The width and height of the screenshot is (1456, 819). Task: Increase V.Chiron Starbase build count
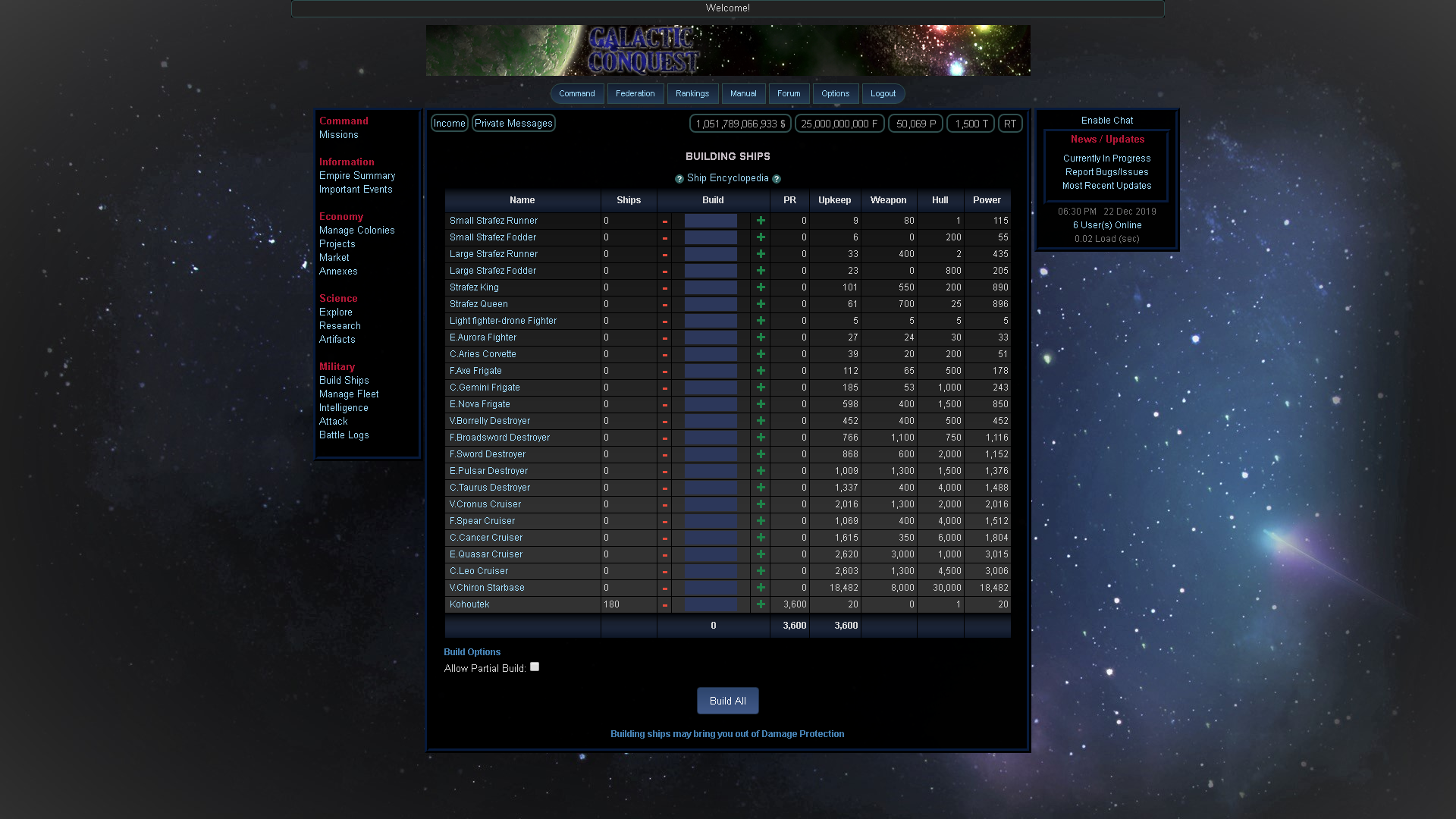coord(761,588)
